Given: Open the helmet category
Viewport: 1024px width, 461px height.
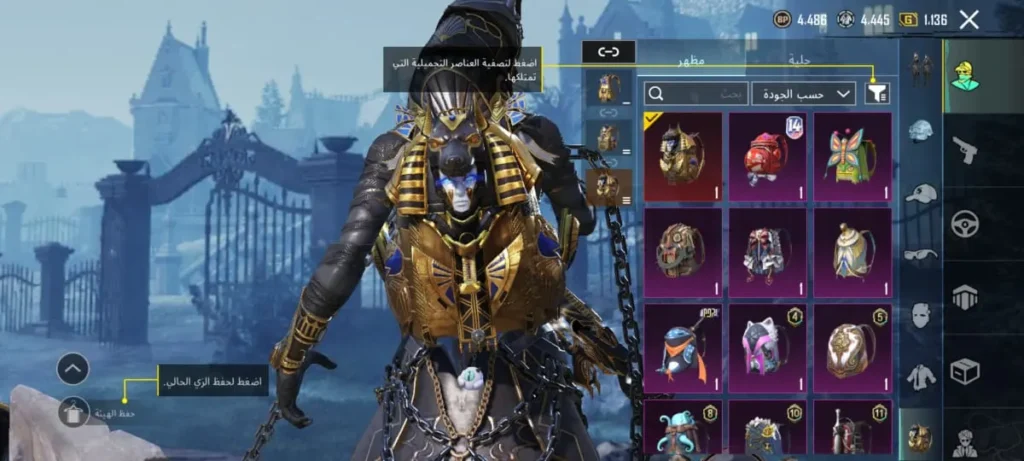Looking at the screenshot, I should [920, 130].
